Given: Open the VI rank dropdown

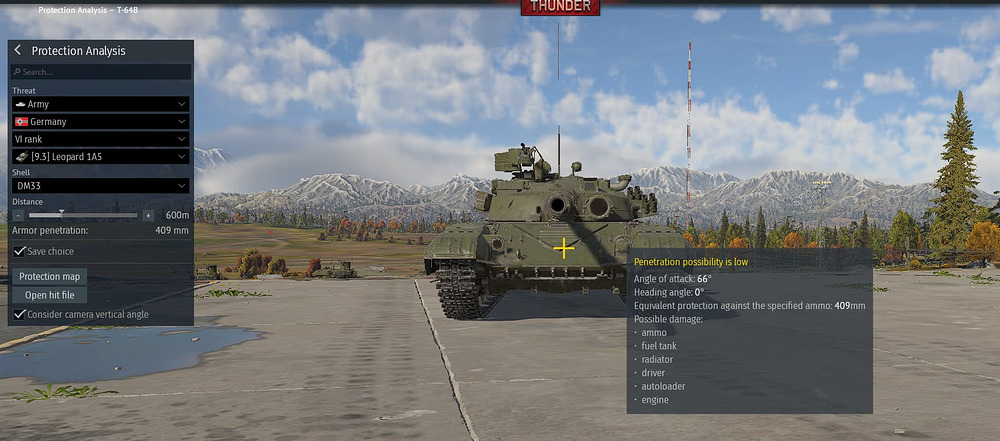Looking at the screenshot, I should [100, 139].
